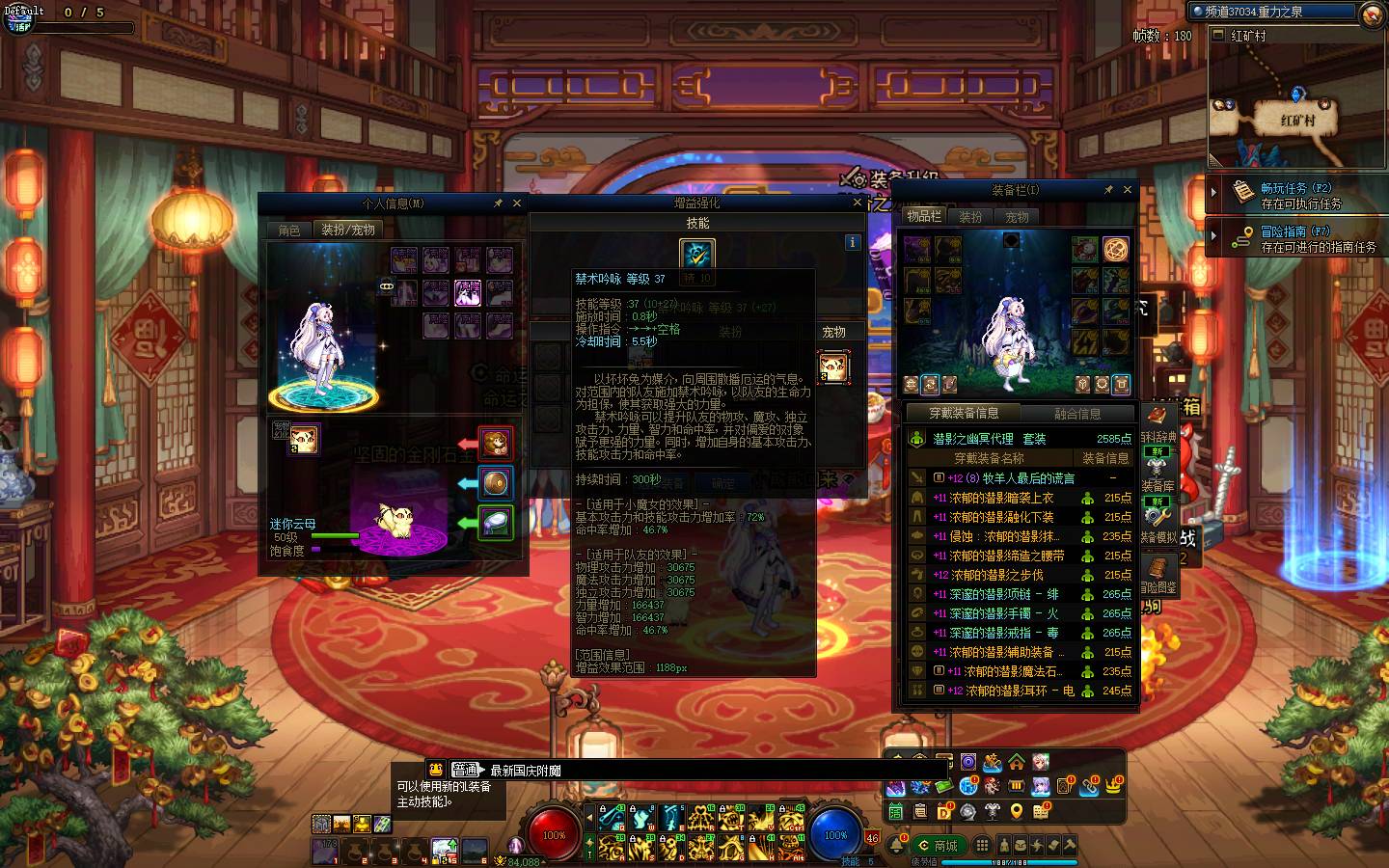Screen dimensions: 1389x868
Task: Select the 浓郁的潜影暗袭上衣 equipment row
Action: pyautogui.click(x=1001, y=498)
